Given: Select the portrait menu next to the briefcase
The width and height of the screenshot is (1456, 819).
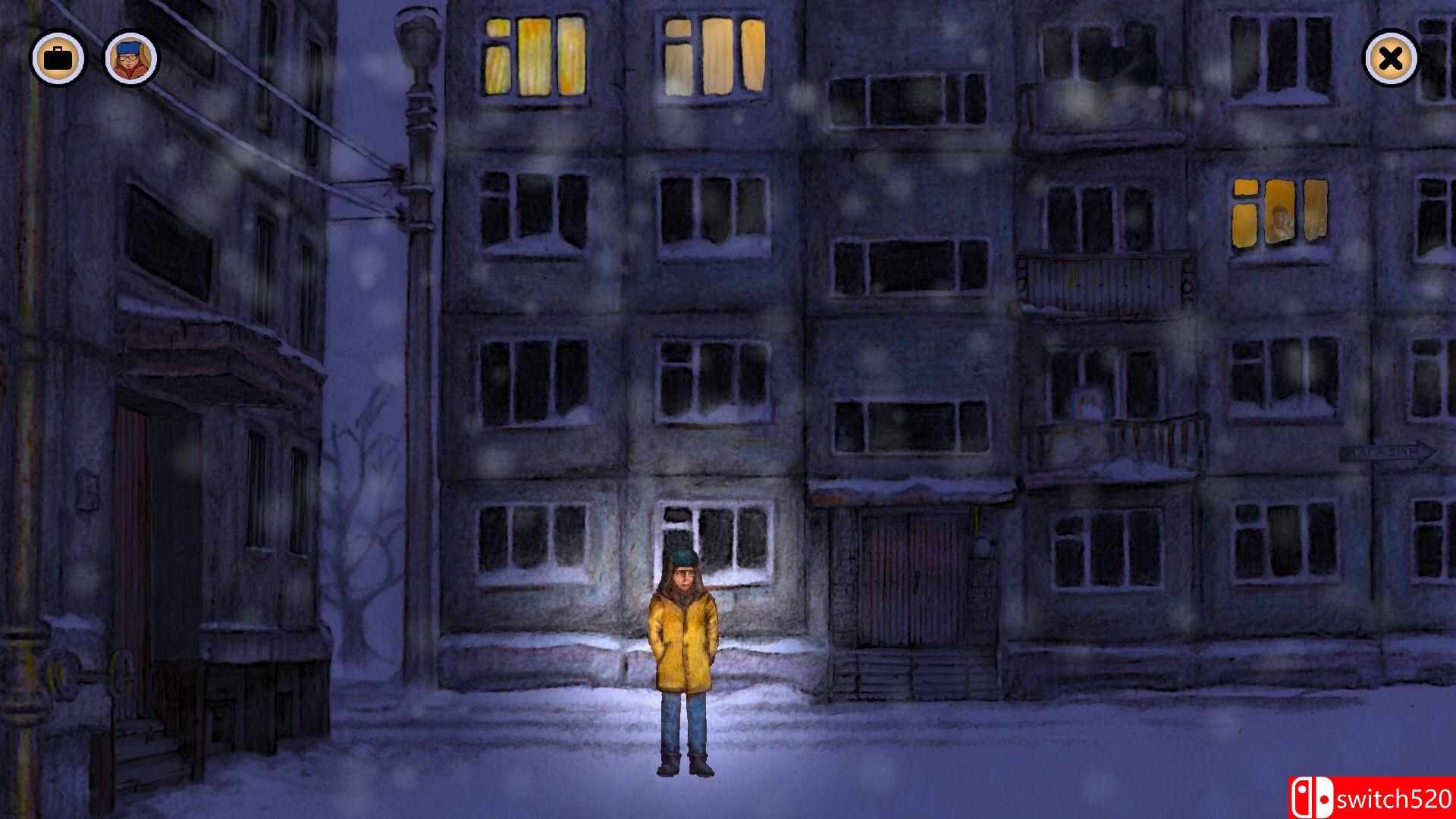Looking at the screenshot, I should point(129,57).
